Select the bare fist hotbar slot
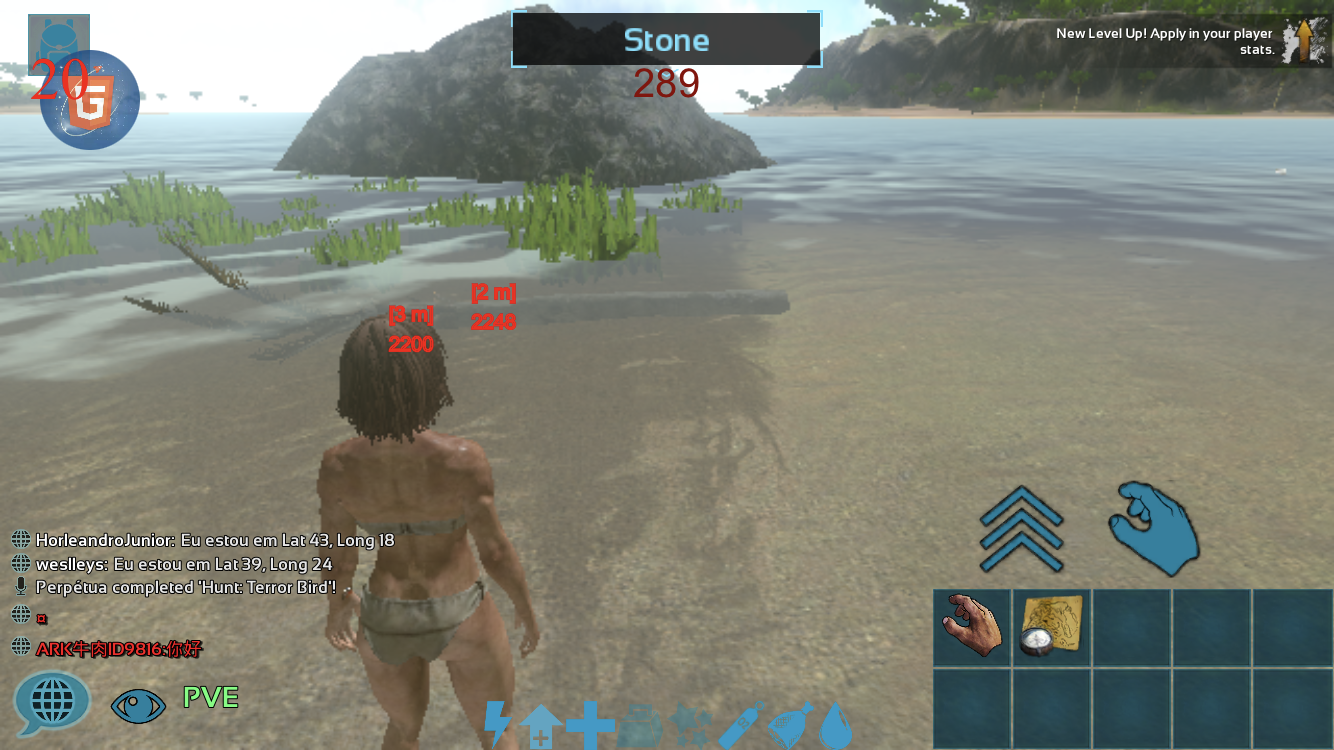This screenshot has width=1334, height=750. coord(972,627)
